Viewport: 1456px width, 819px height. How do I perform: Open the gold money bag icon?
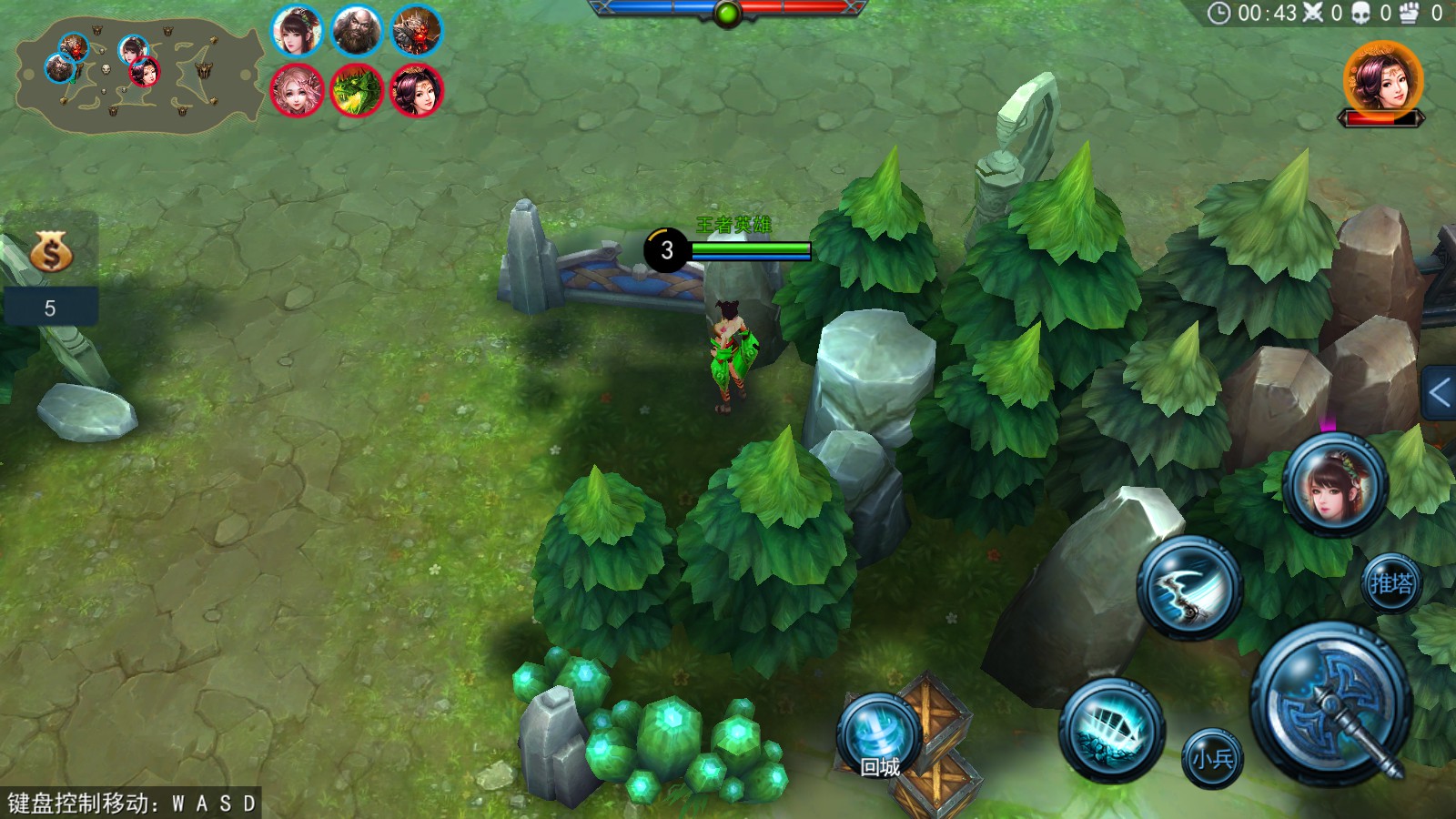point(52,252)
